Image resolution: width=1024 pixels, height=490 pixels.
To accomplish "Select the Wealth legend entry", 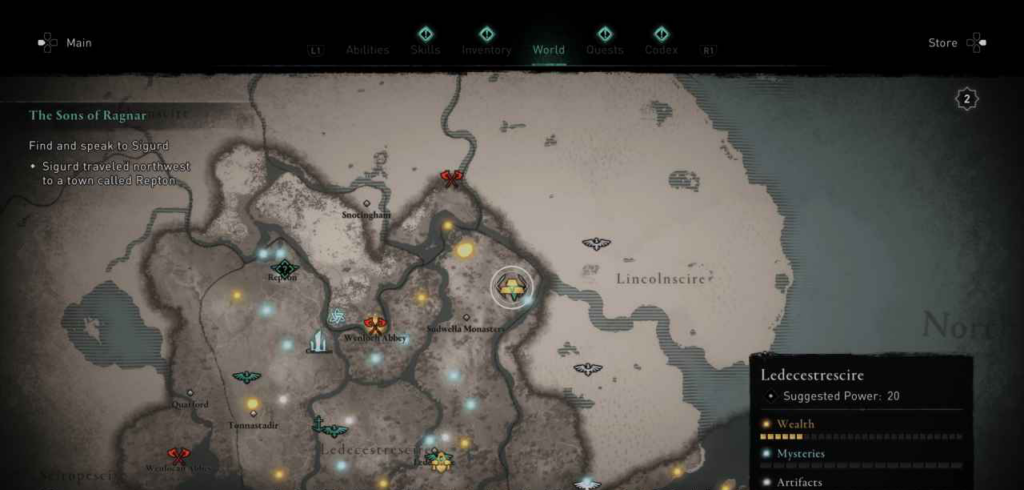I will (x=795, y=424).
